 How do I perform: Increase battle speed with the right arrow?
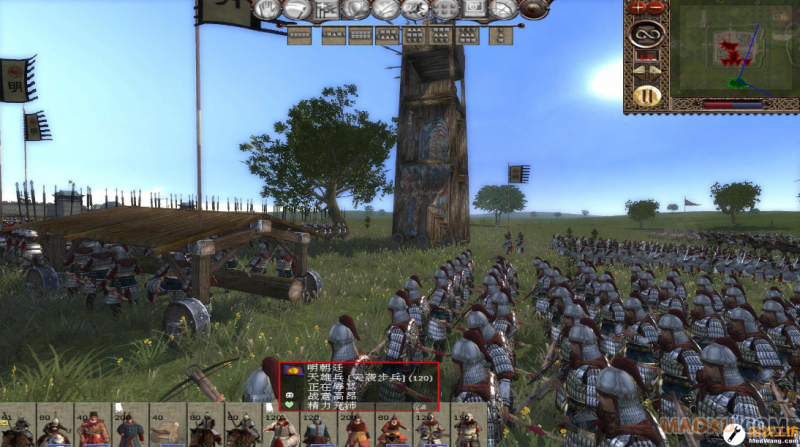(655, 70)
